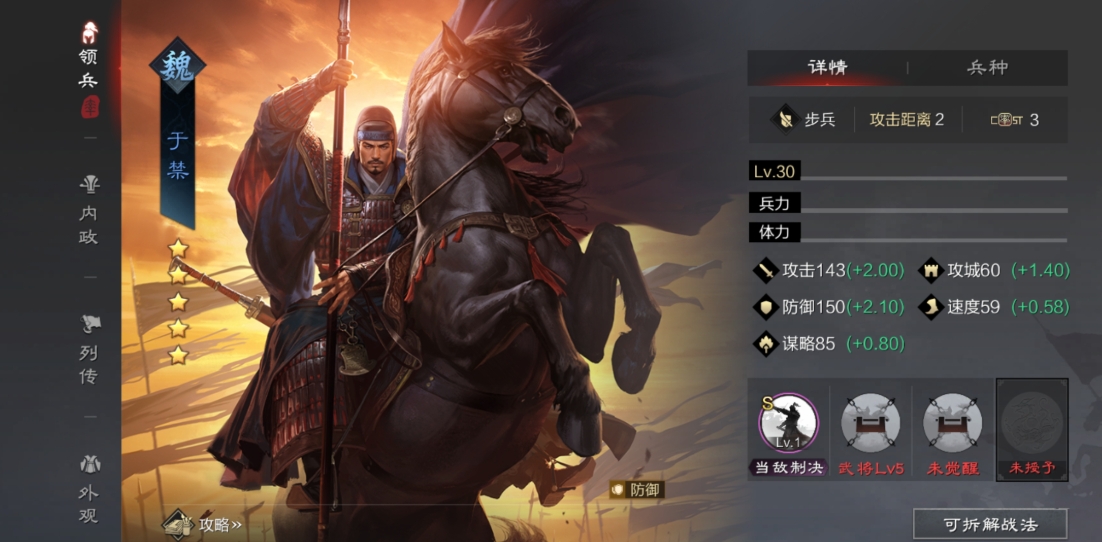This screenshot has width=1102, height=542.
Task: Select the 当敌制决 skill icon
Action: click(x=788, y=424)
